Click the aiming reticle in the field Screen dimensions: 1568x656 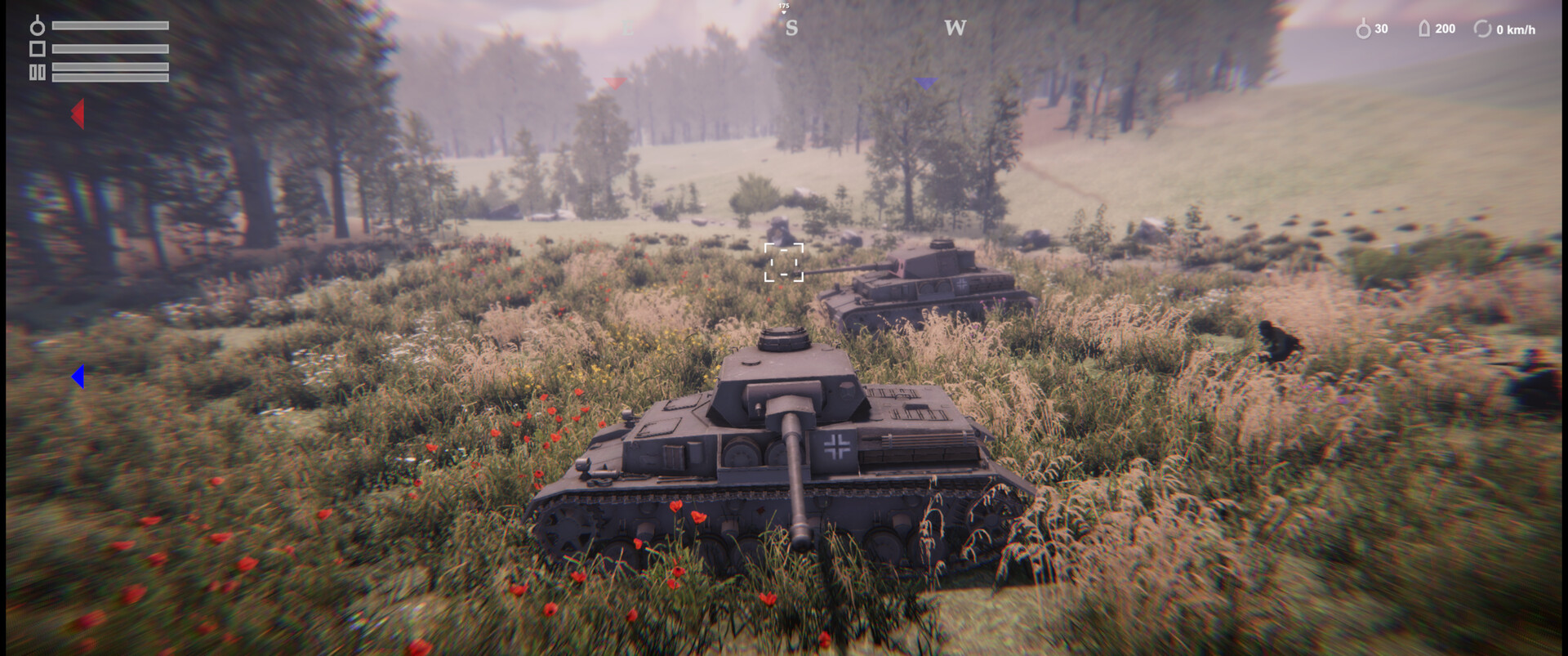point(782,263)
